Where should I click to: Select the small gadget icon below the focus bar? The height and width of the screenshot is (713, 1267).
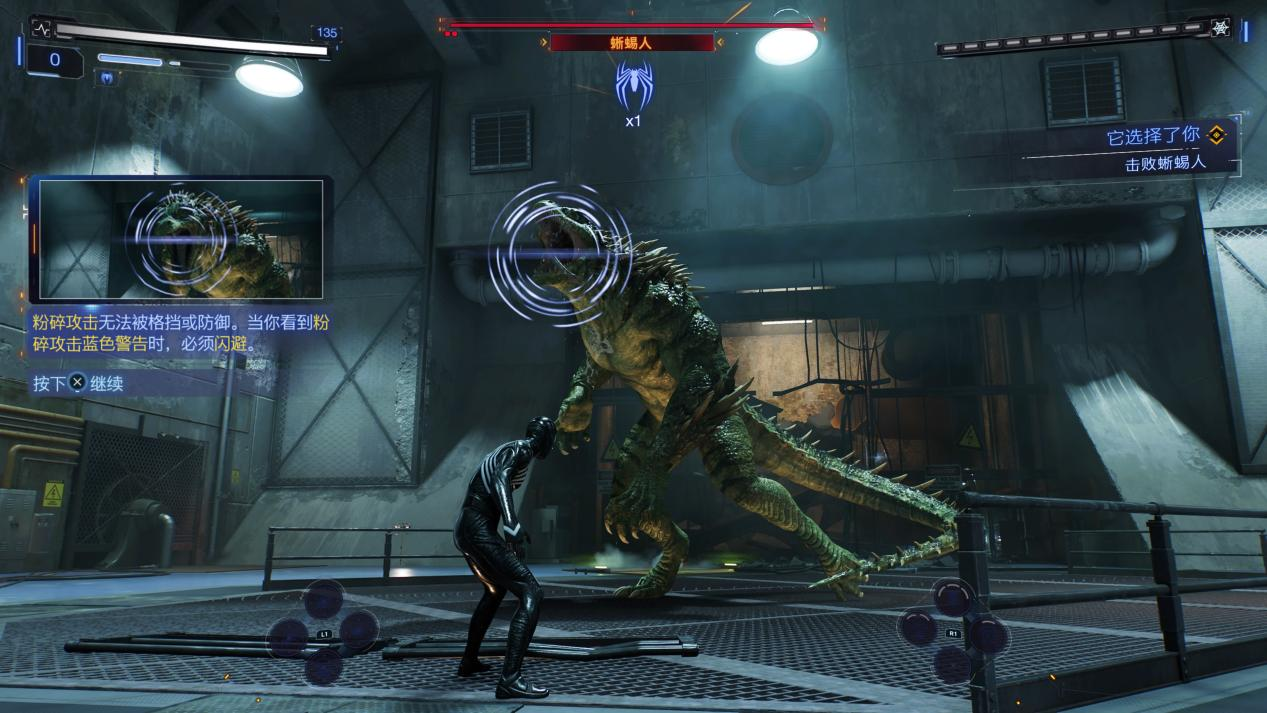pyautogui.click(x=105, y=77)
